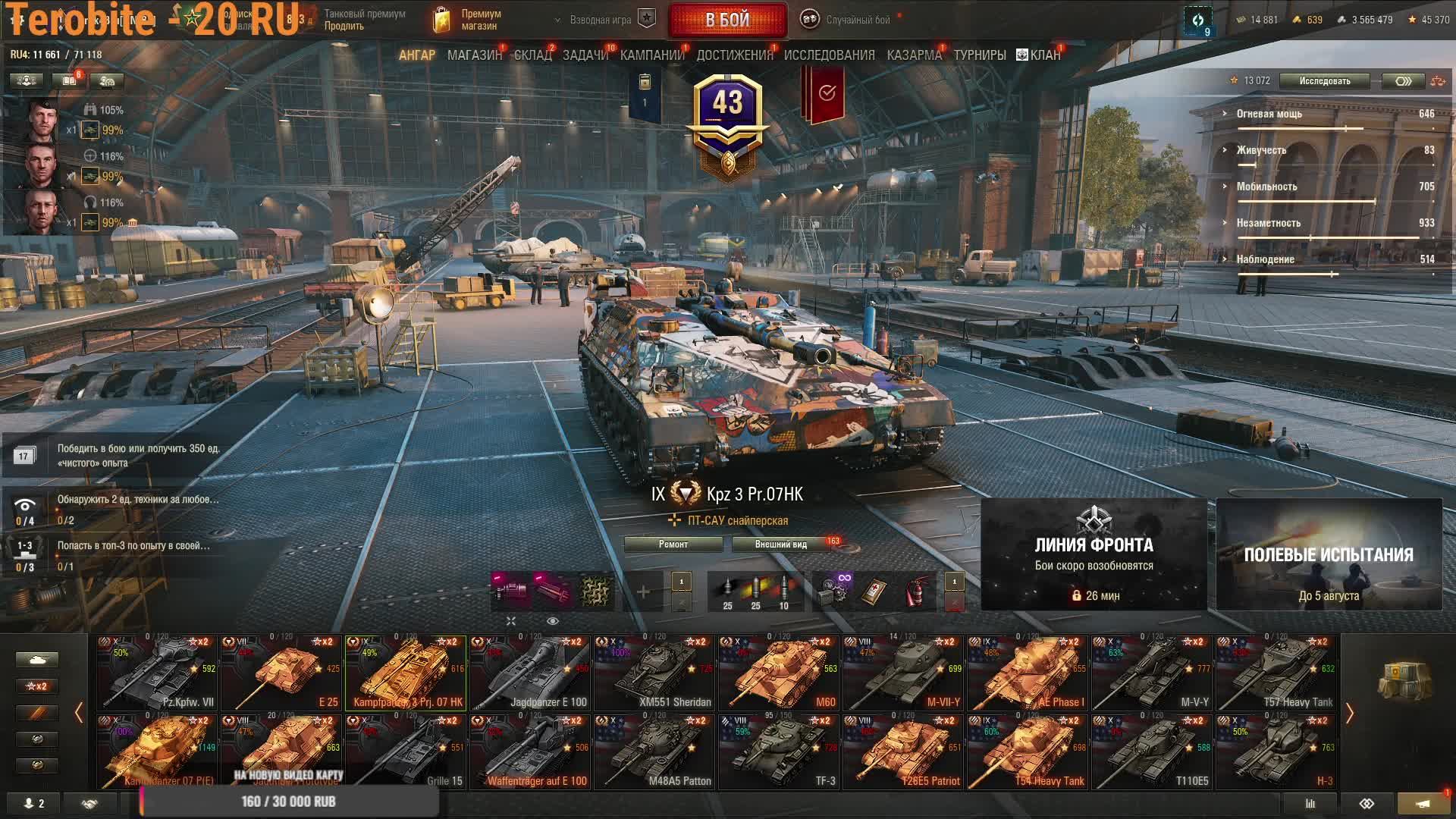The height and width of the screenshot is (819, 1456).
Task: Open the ЗАДАЧИ tab
Action: (585, 55)
